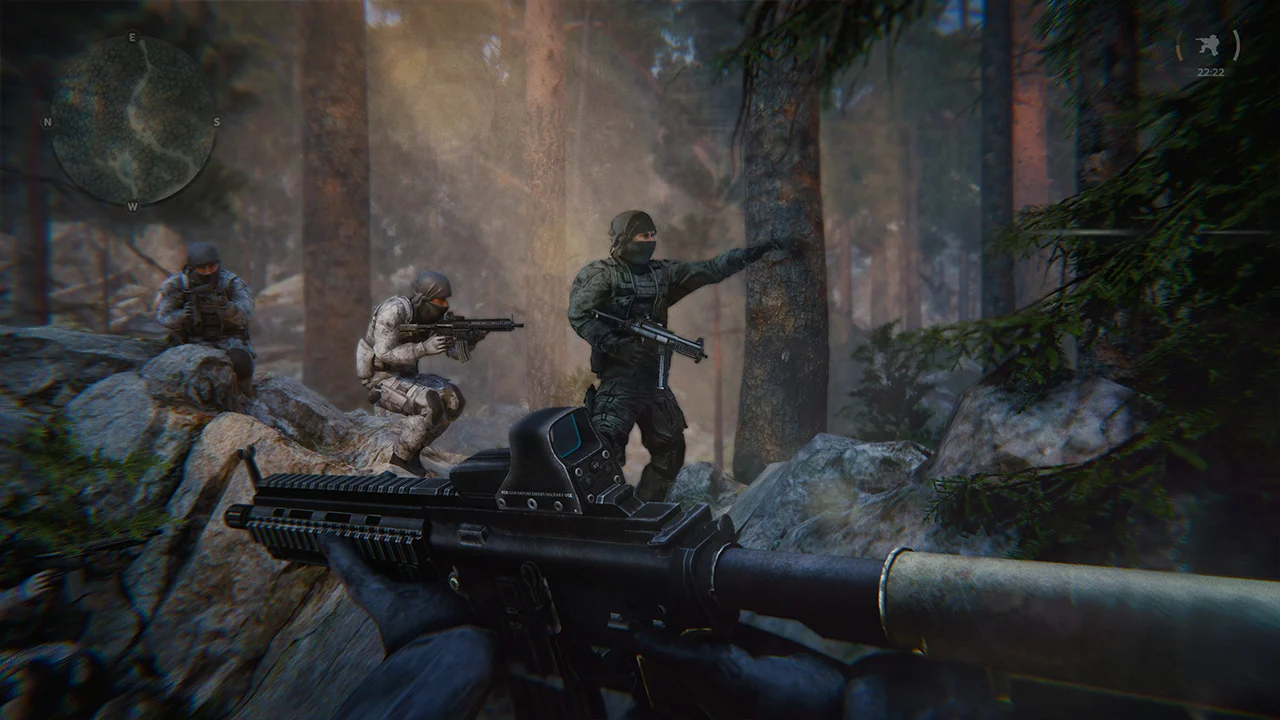Open details on the 22:22 mission timer
This screenshot has width=1280, height=720.
[1211, 71]
